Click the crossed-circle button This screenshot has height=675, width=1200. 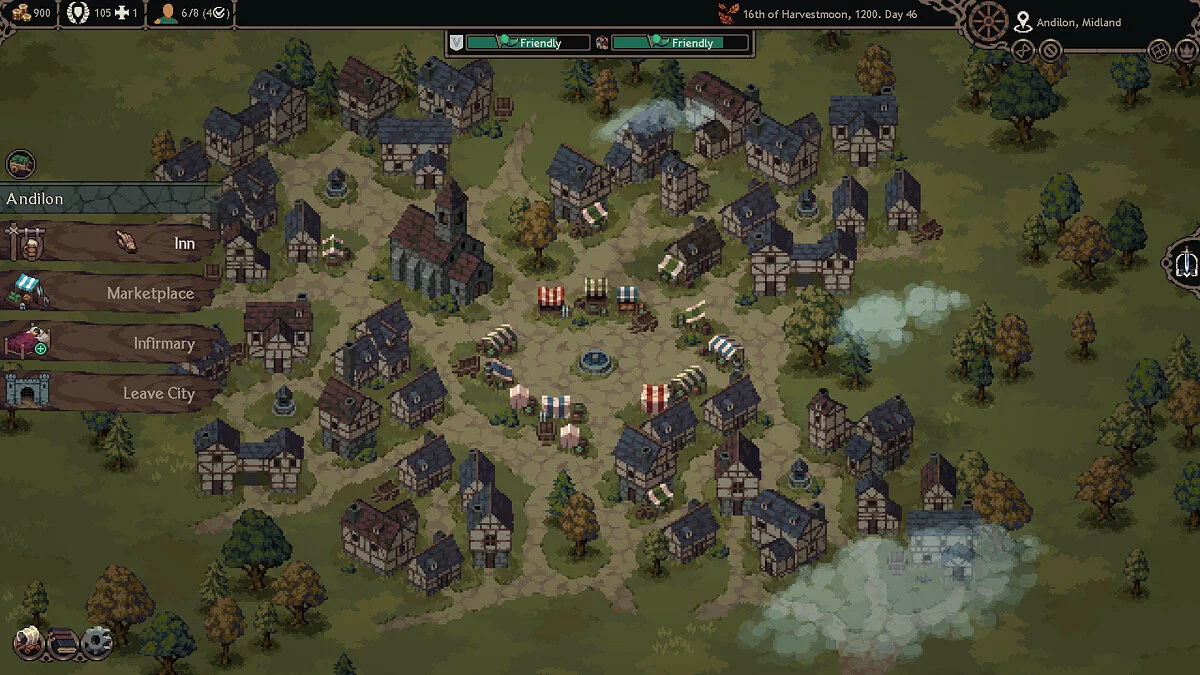pyautogui.click(x=1050, y=50)
